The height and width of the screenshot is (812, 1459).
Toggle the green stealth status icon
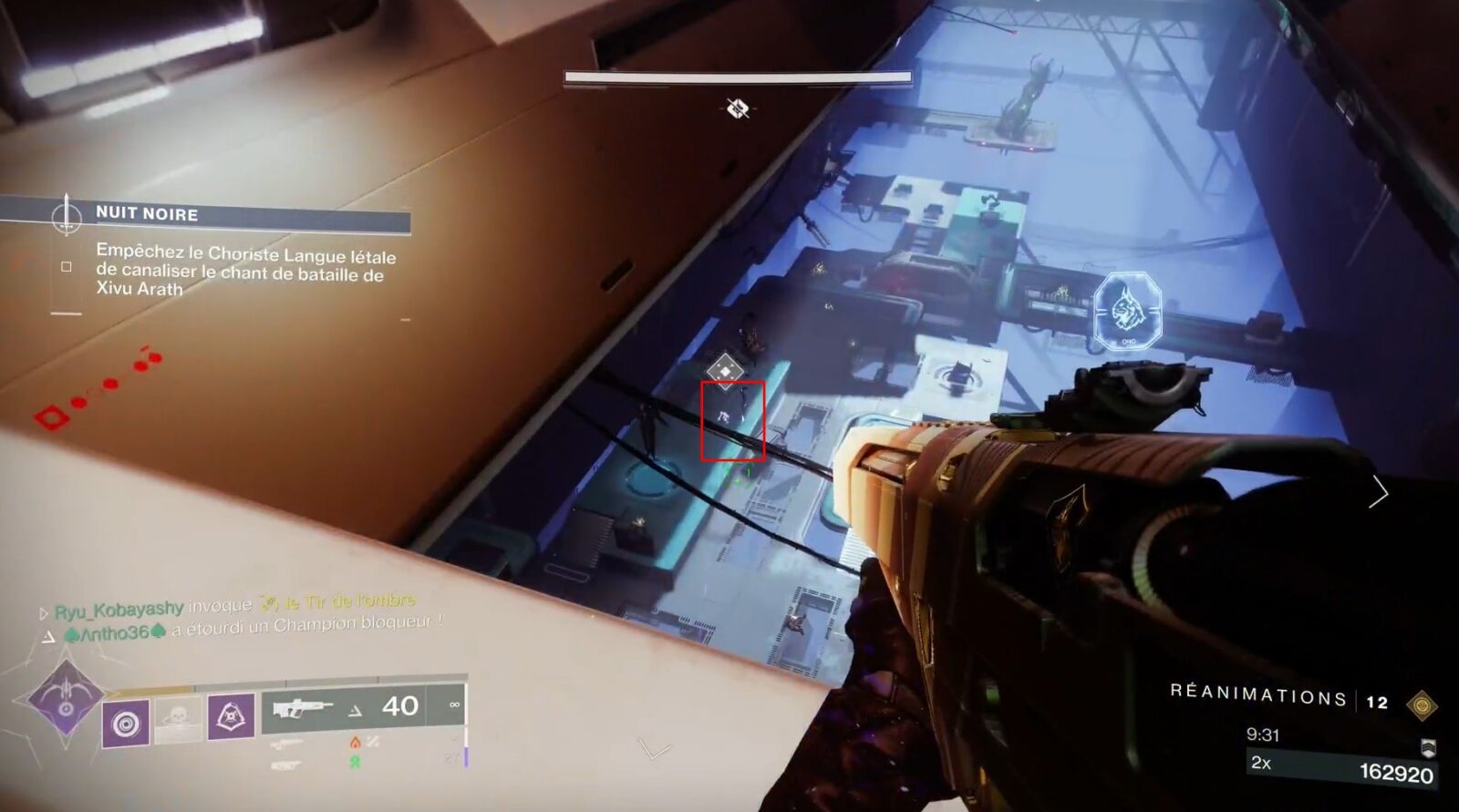click(x=356, y=763)
